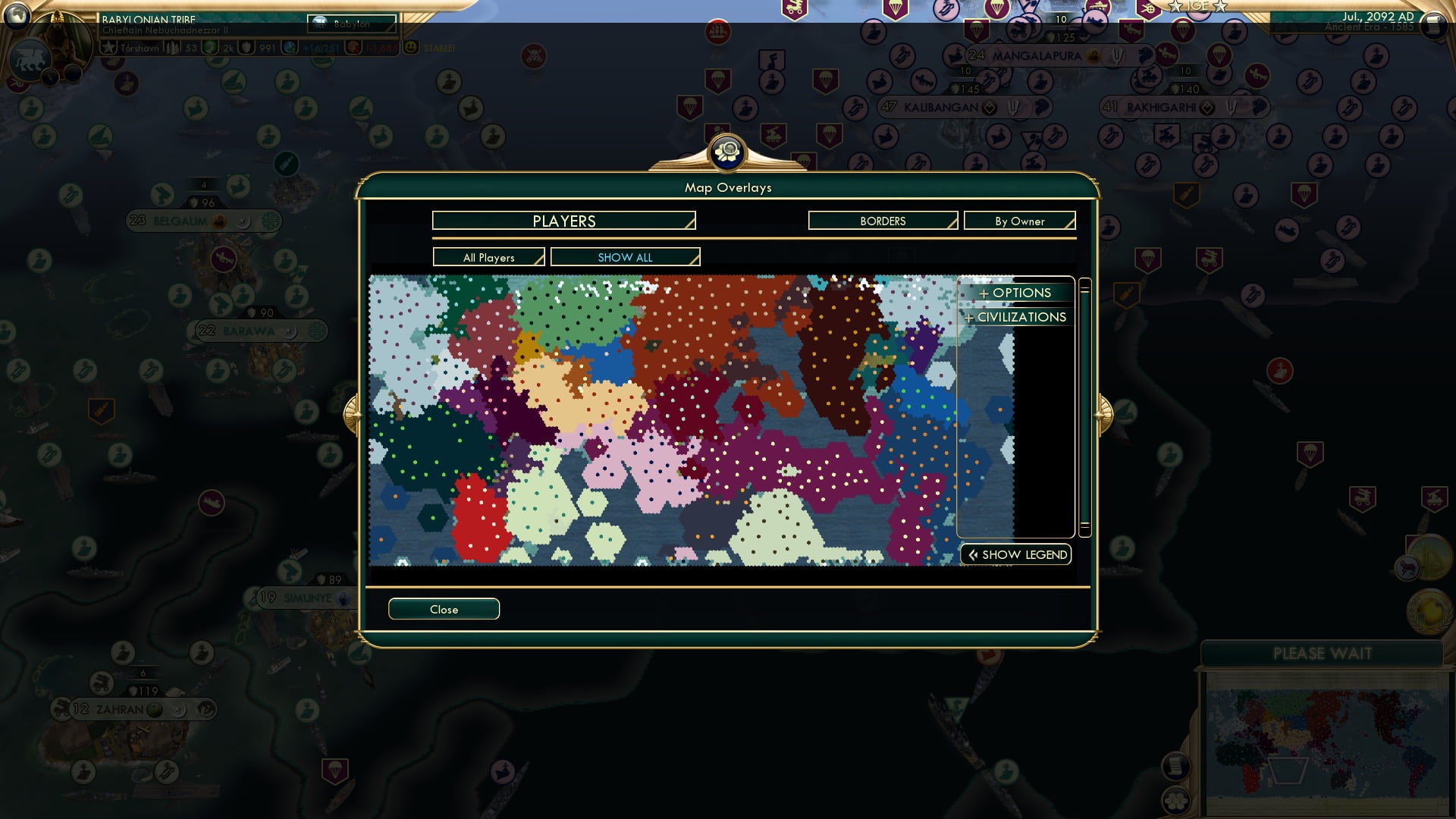The height and width of the screenshot is (819, 1456).
Task: Open the notifications scroll icon top right
Action: [x=1434, y=24]
